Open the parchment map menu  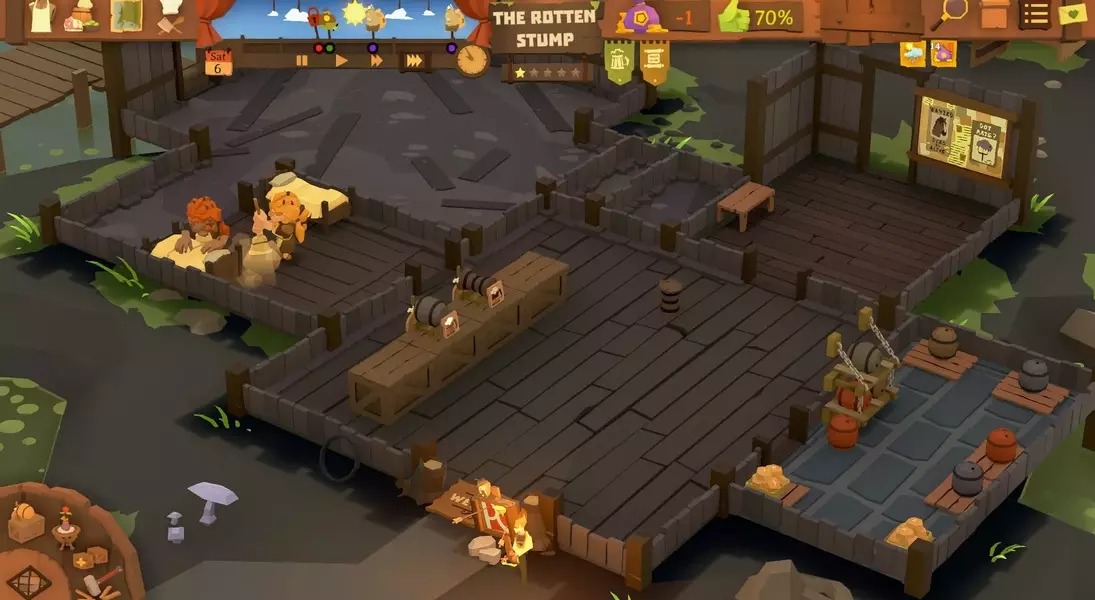click(x=126, y=15)
